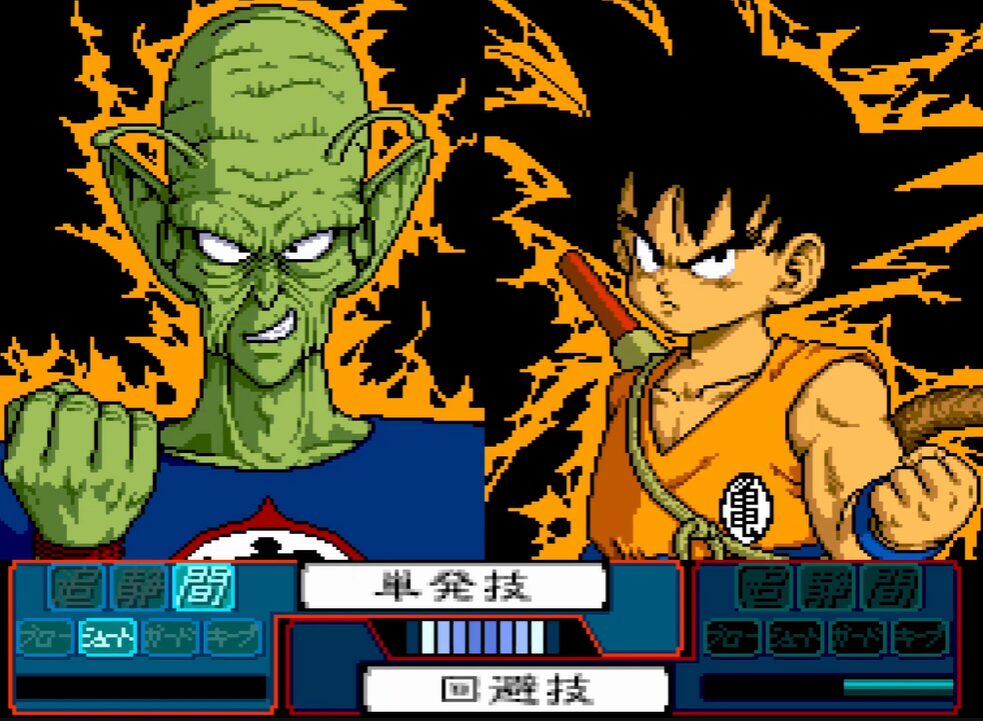Click the kanji tile left of 静 on Piccolo's panel

pyautogui.click(x=76, y=588)
